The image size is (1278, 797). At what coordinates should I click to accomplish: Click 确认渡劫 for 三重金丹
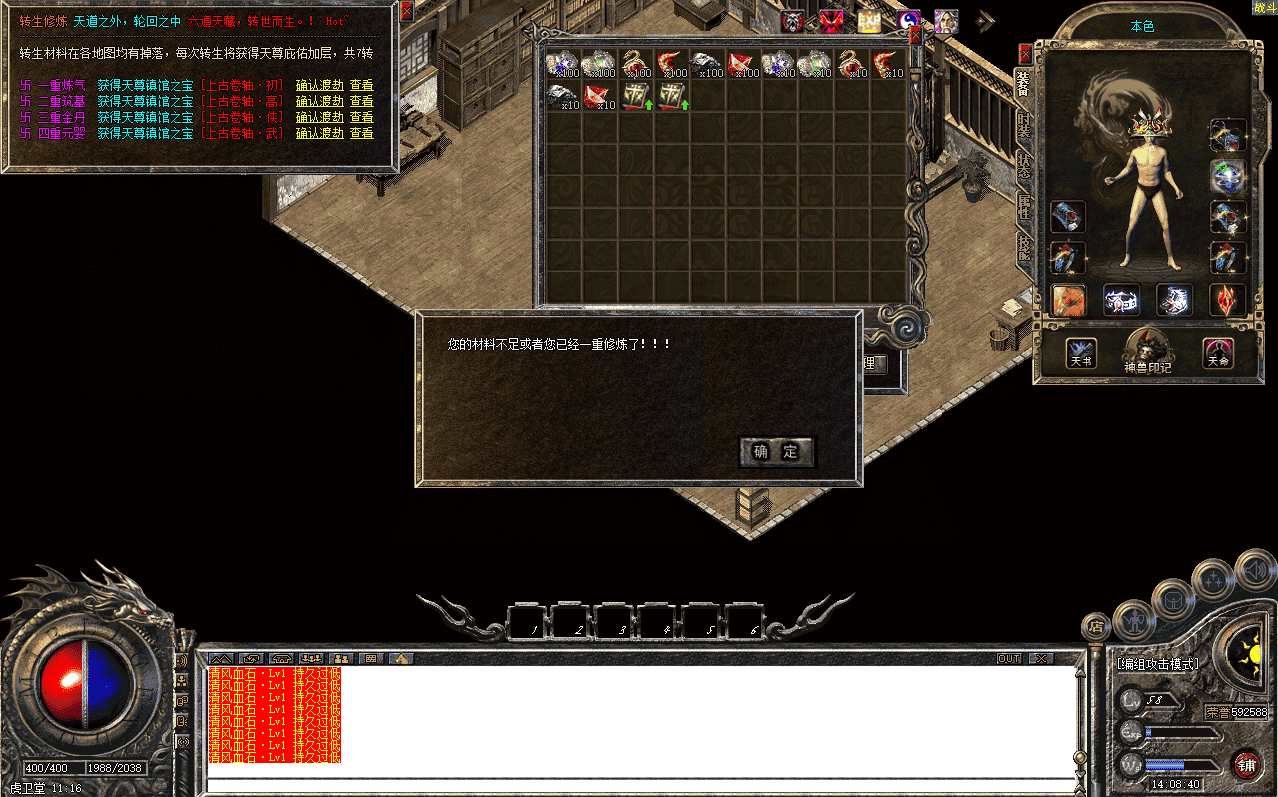319,117
